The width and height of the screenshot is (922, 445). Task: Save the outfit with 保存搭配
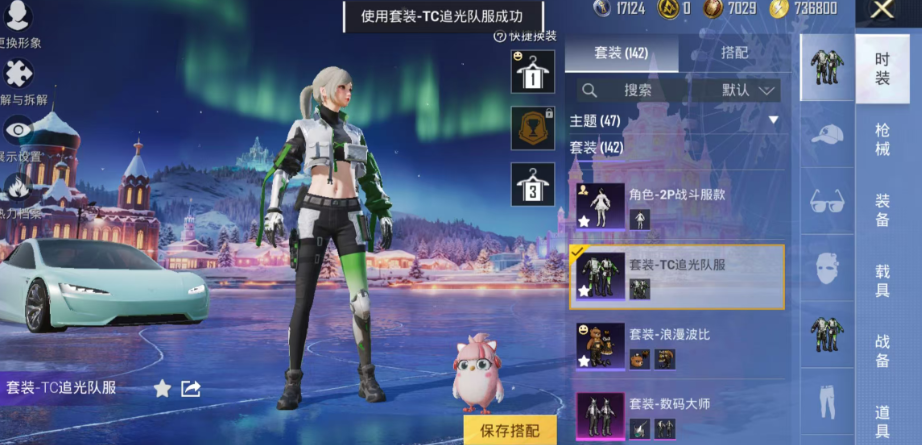(x=510, y=430)
